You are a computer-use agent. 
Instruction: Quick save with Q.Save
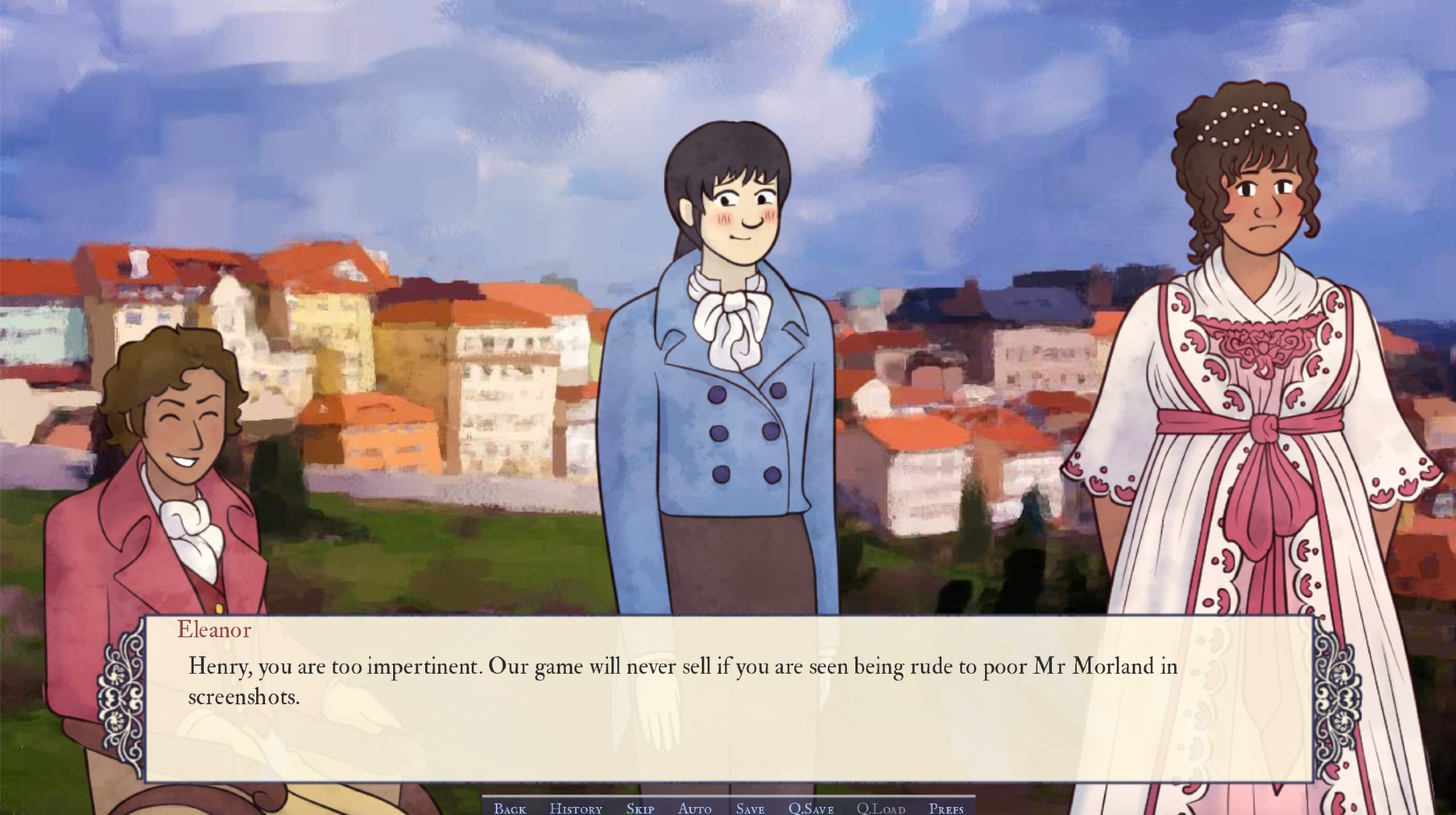[810, 808]
